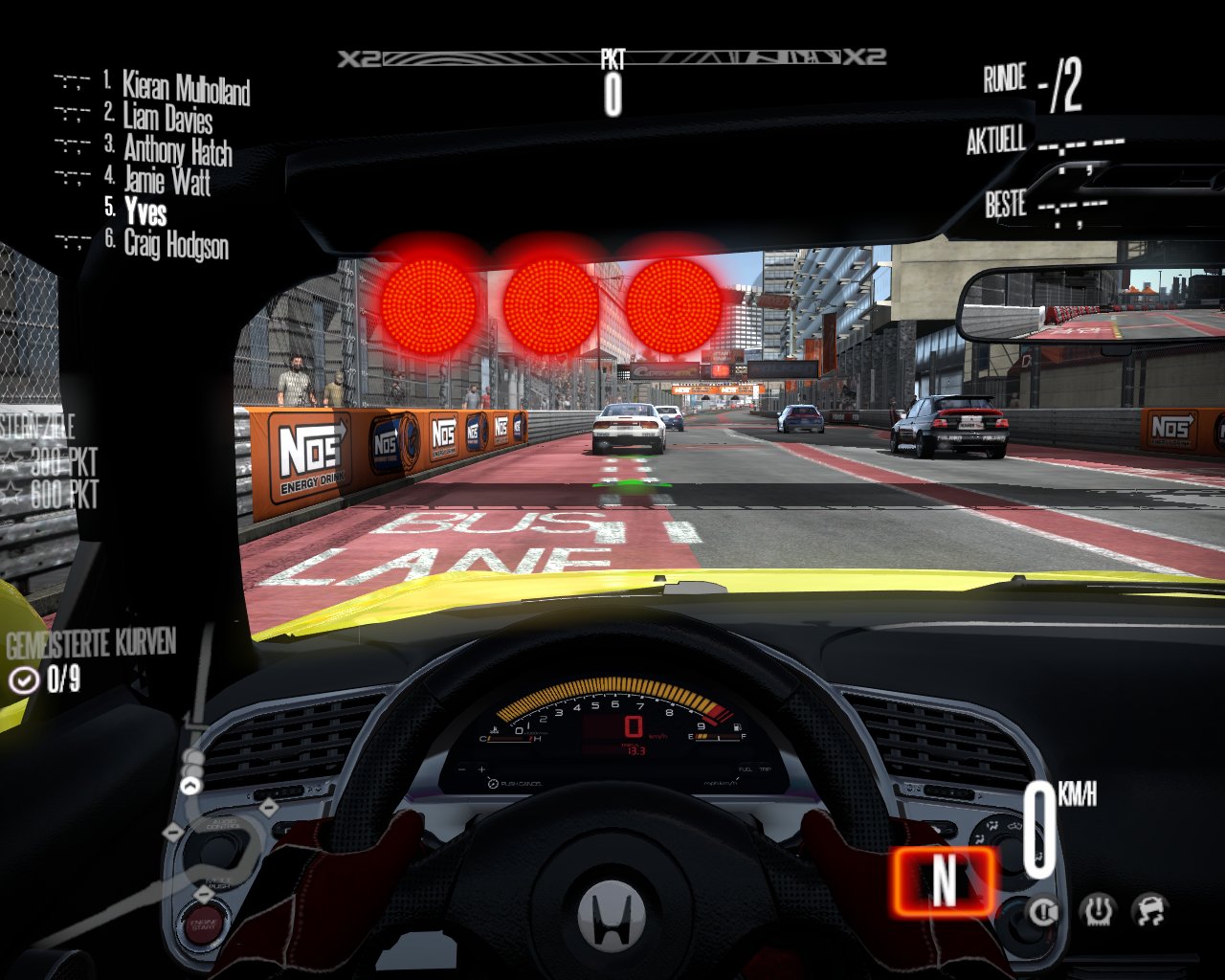Image resolution: width=1225 pixels, height=980 pixels.
Task: Toggle the traction control skidding car icon
Action: (x=1150, y=911)
